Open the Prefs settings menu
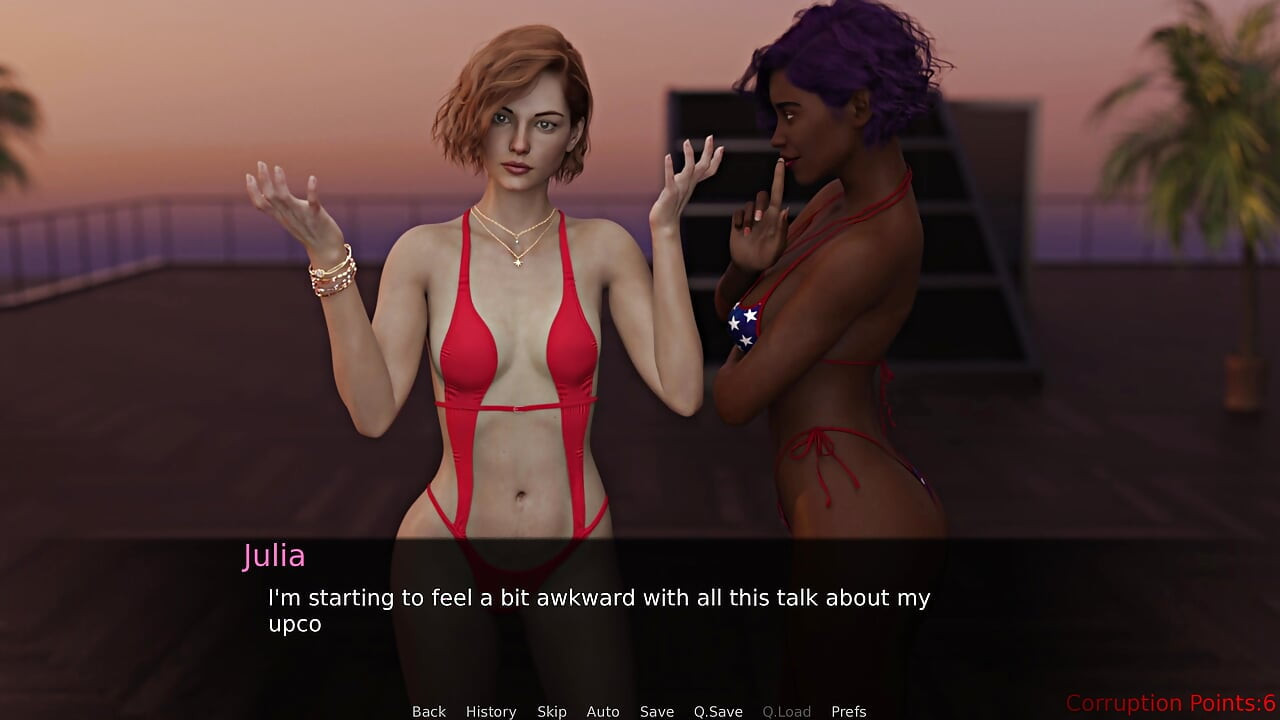The height and width of the screenshot is (720, 1280). pyautogui.click(x=849, y=711)
